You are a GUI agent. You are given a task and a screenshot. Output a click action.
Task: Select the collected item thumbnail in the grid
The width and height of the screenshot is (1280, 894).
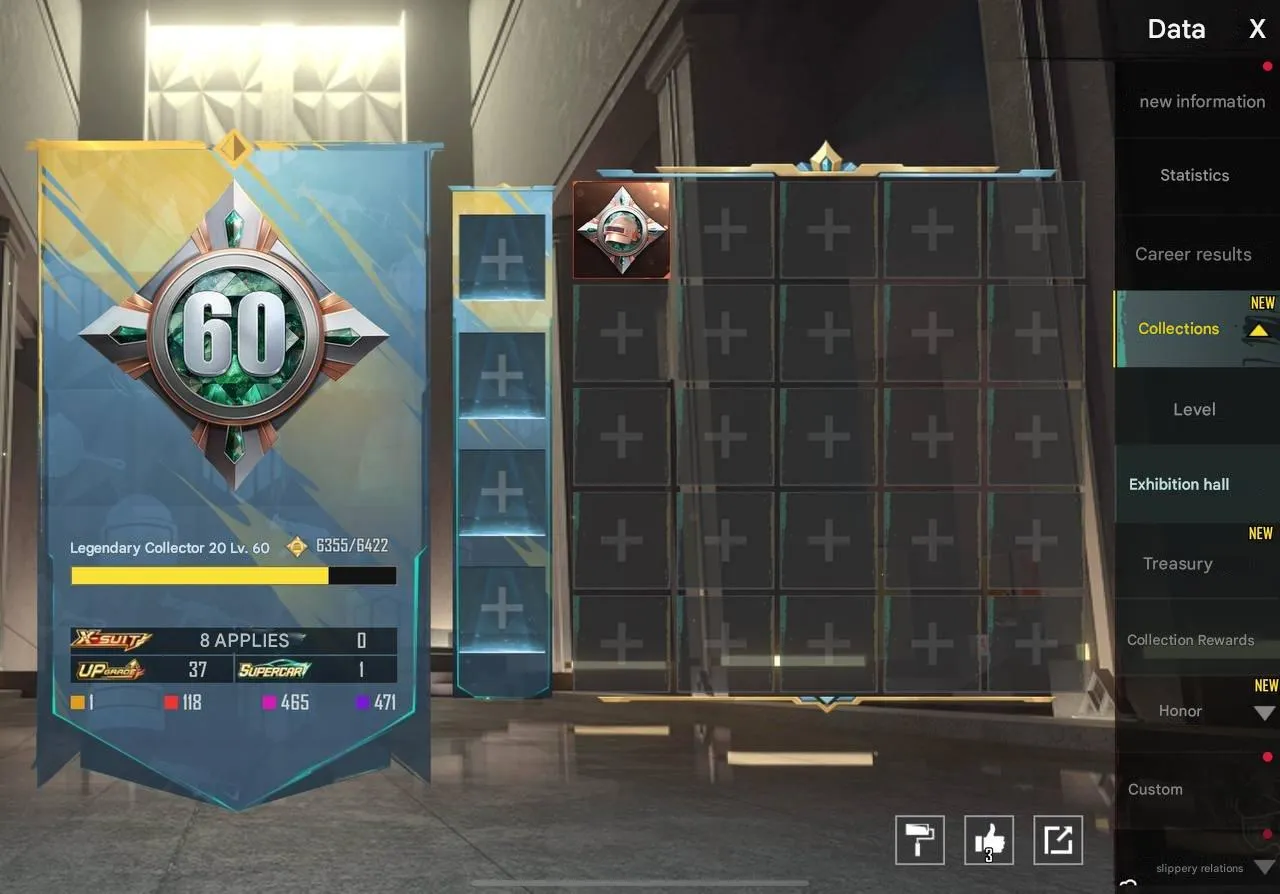pyautogui.click(x=622, y=229)
